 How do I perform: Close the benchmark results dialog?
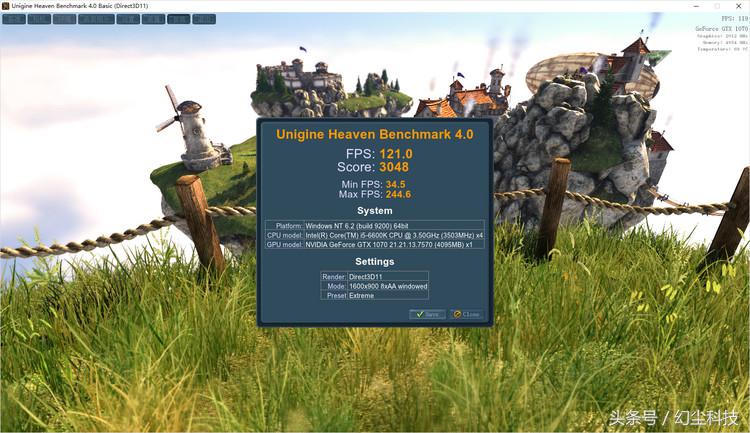pos(466,314)
